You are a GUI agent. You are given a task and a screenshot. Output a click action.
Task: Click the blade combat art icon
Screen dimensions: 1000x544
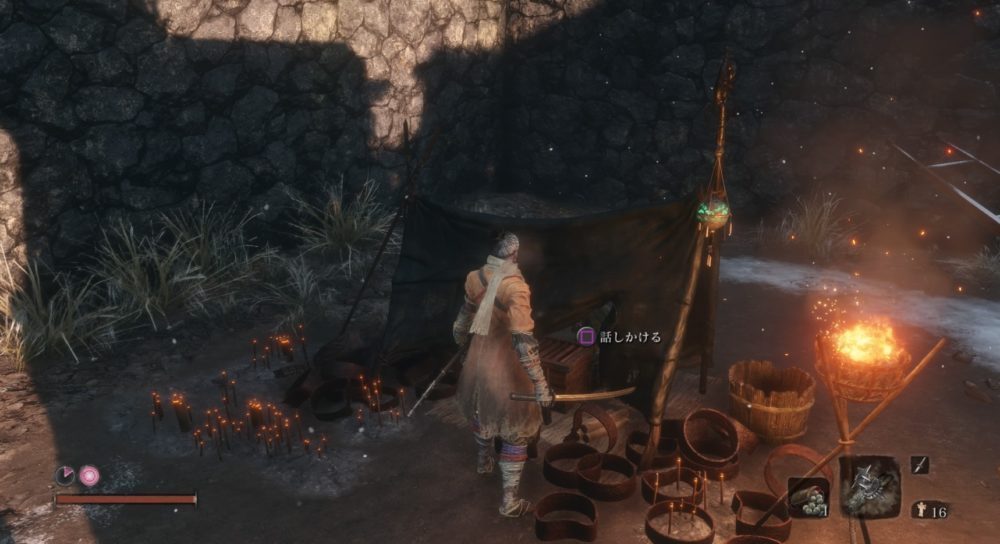pos(919,465)
